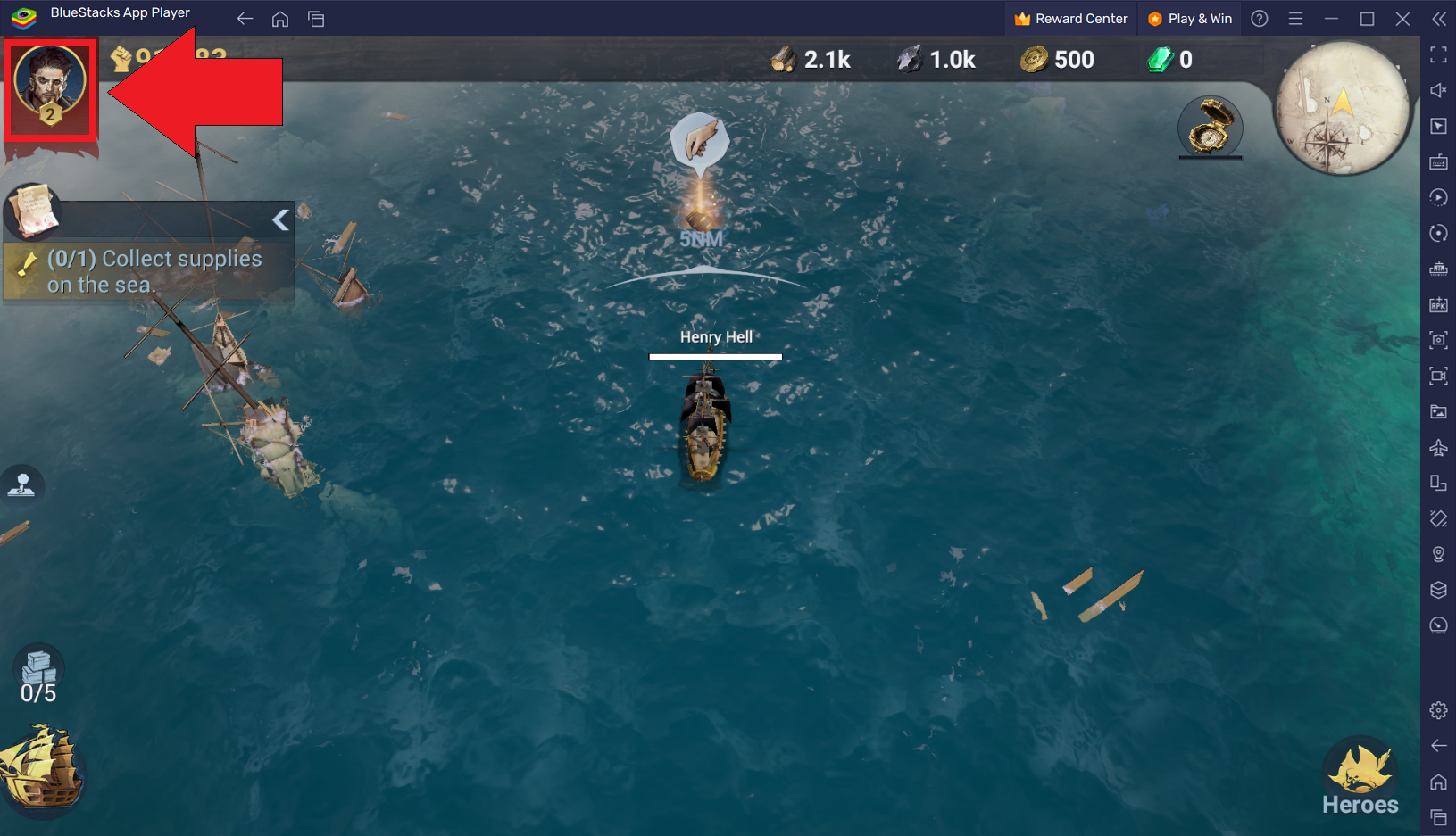
Task: Open the Heroes menu
Action: (1360, 777)
